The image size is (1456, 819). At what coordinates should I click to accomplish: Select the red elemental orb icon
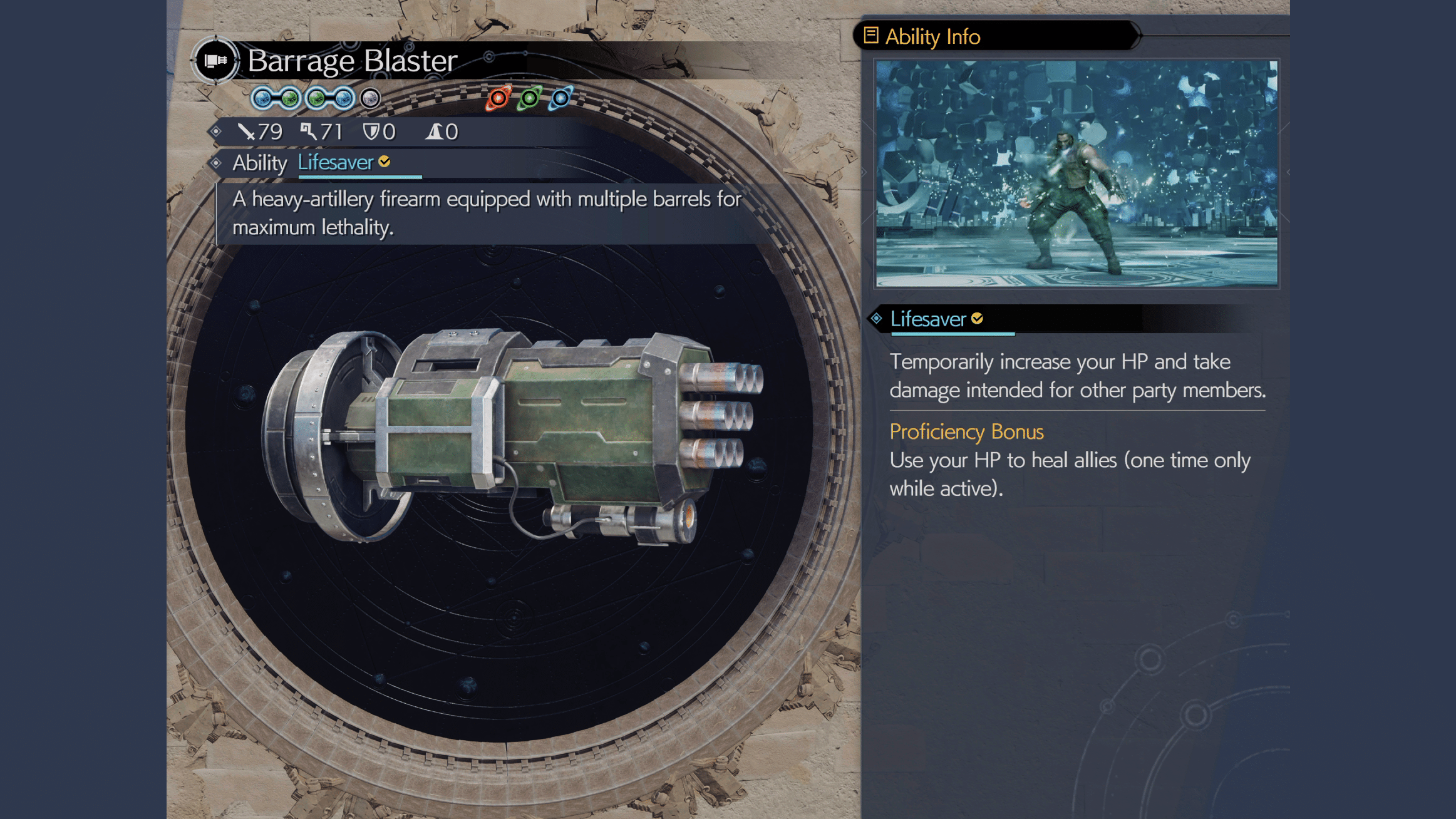click(498, 98)
